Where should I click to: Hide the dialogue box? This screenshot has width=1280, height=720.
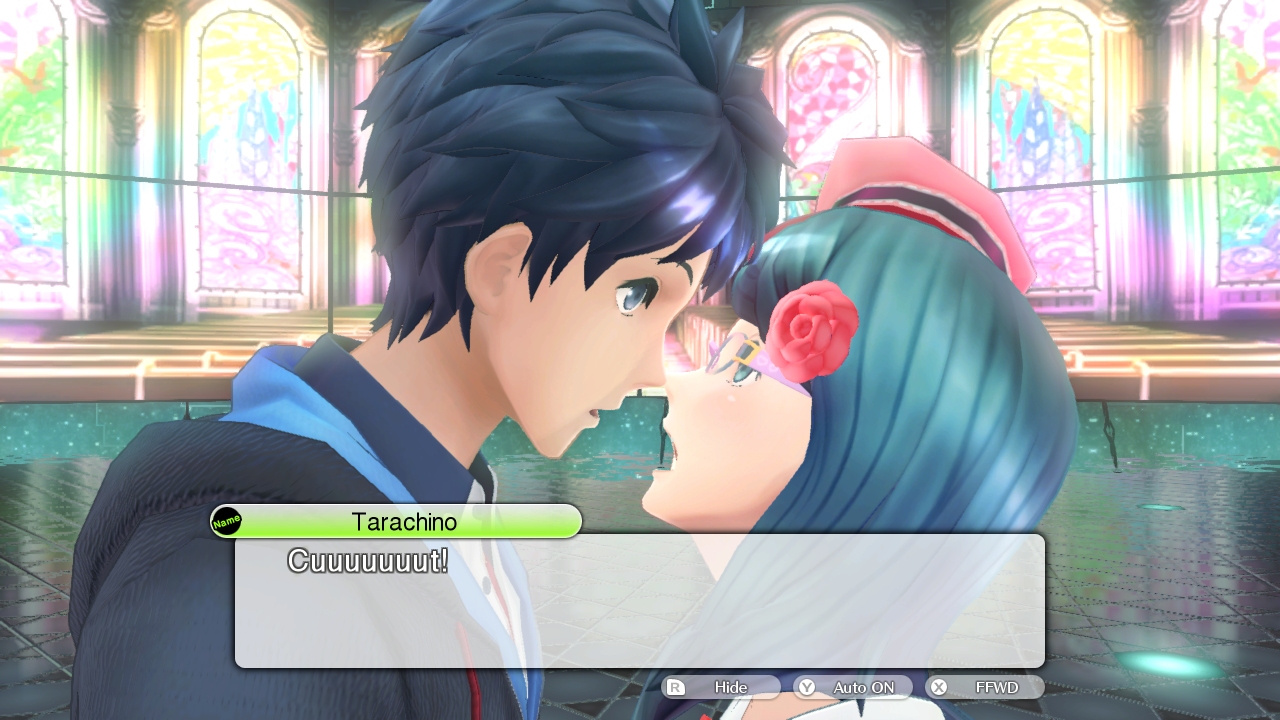[721, 687]
